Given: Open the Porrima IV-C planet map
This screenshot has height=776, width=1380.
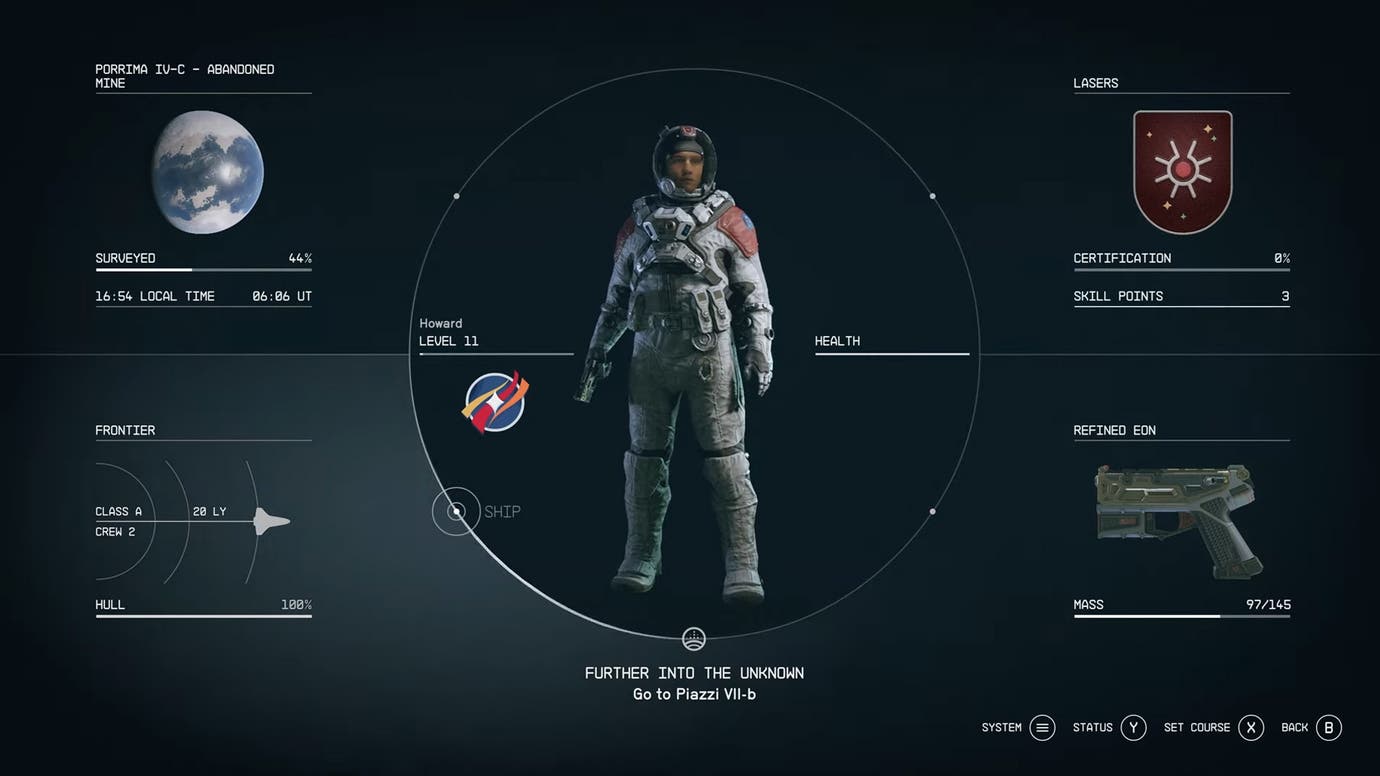Looking at the screenshot, I should pyautogui.click(x=208, y=173).
